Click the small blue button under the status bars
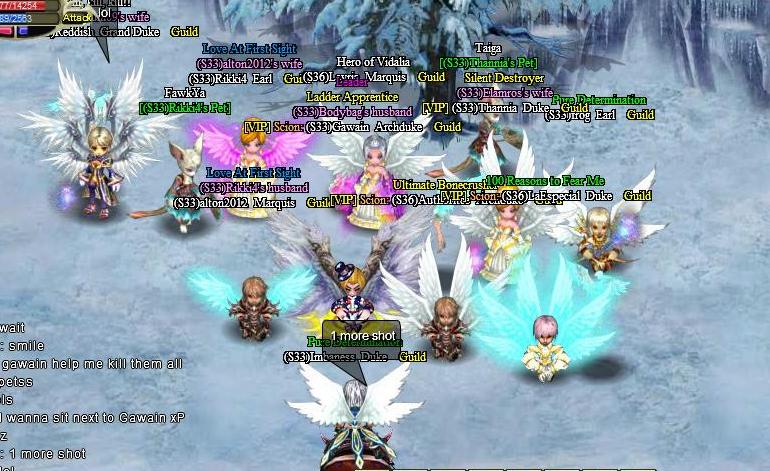770x471 pixels. pyautogui.click(x=21, y=31)
